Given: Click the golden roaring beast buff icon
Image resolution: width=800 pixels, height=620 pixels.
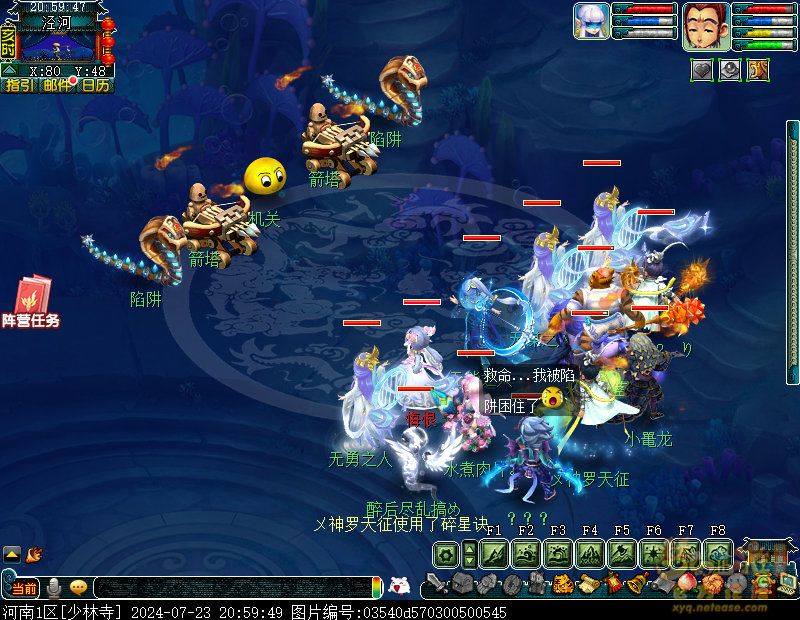Looking at the screenshot, I should 758,70.
